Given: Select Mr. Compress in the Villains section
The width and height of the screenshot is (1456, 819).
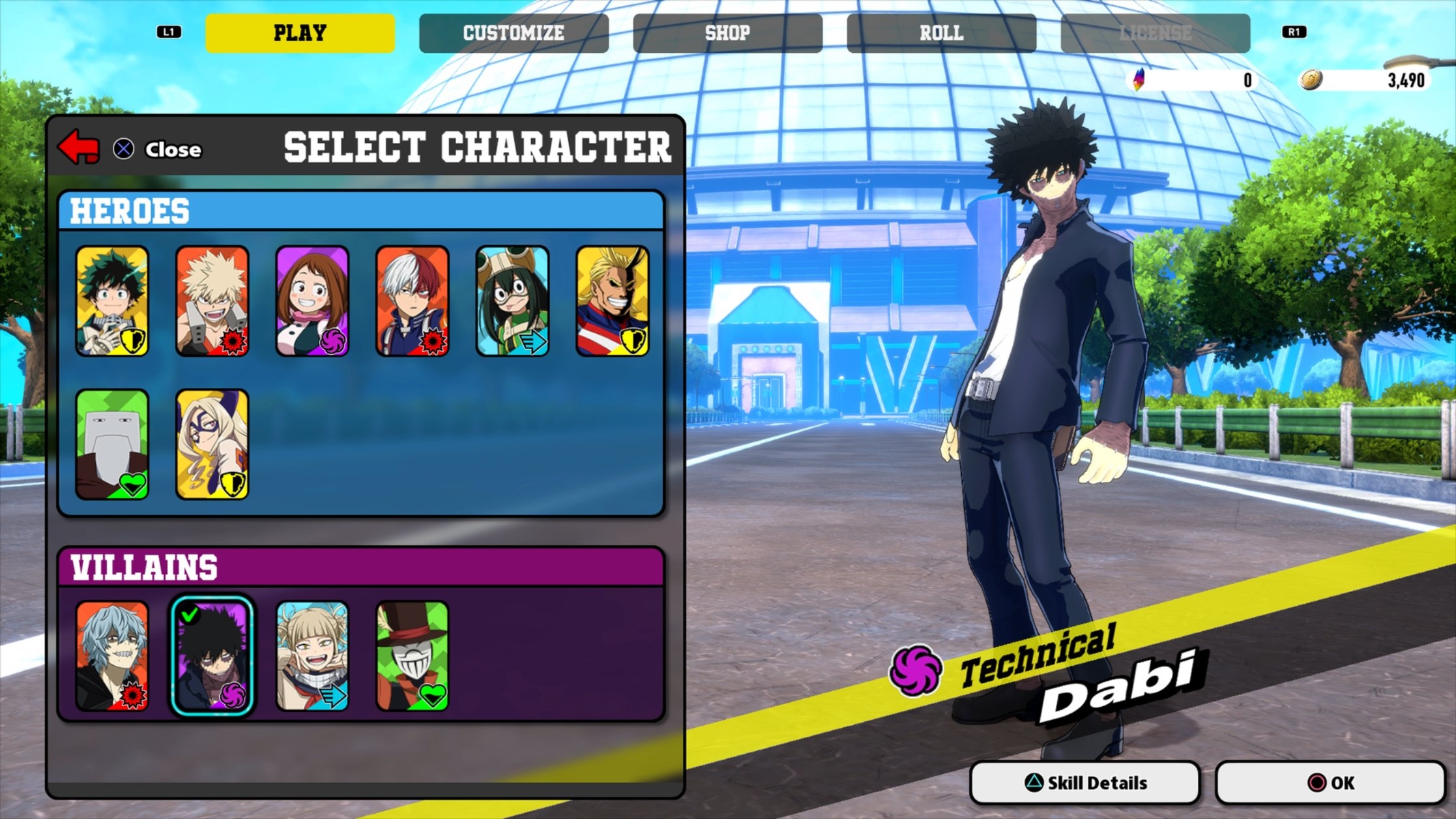Looking at the screenshot, I should (413, 654).
